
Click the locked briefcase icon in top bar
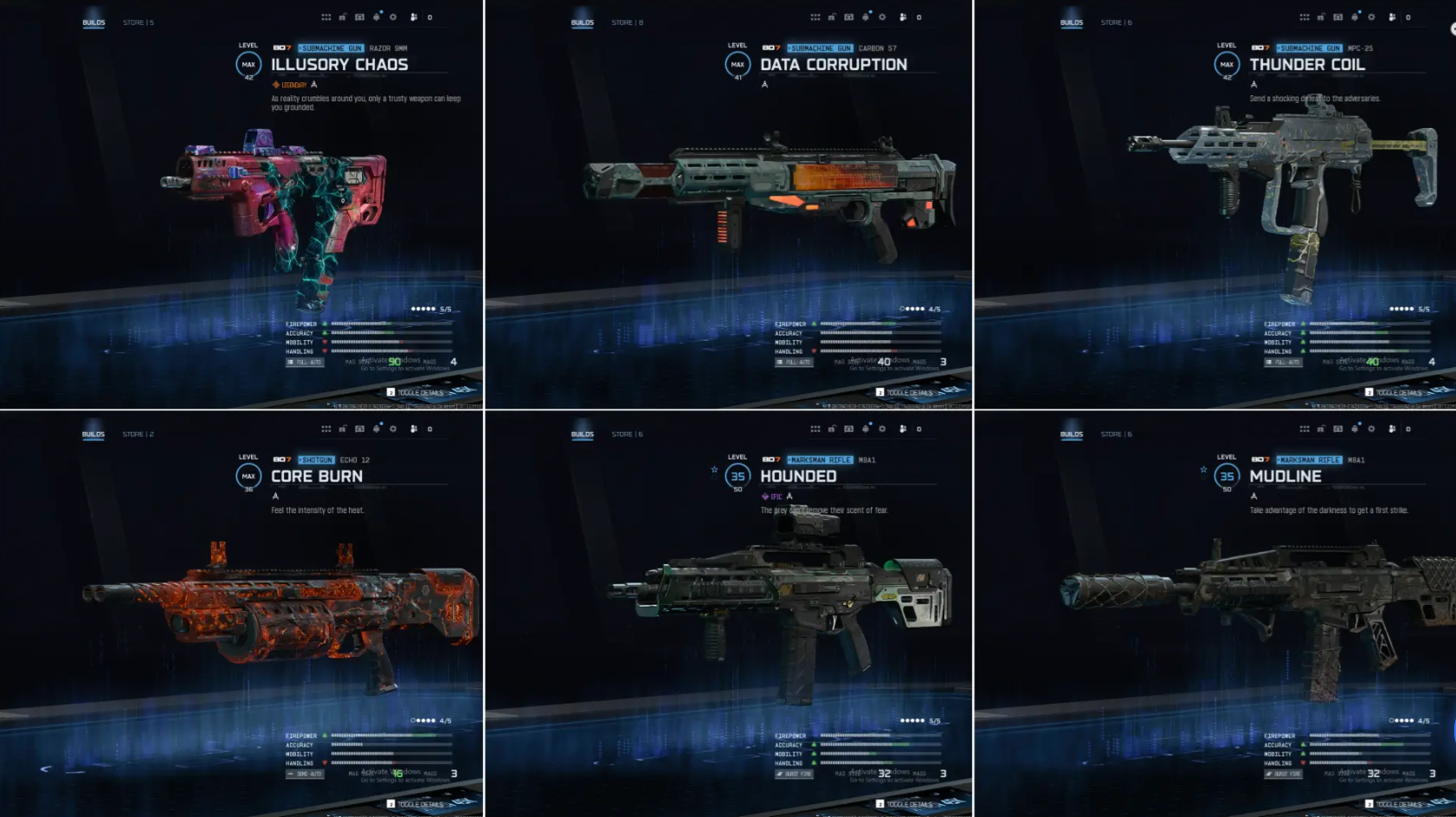pos(343,16)
